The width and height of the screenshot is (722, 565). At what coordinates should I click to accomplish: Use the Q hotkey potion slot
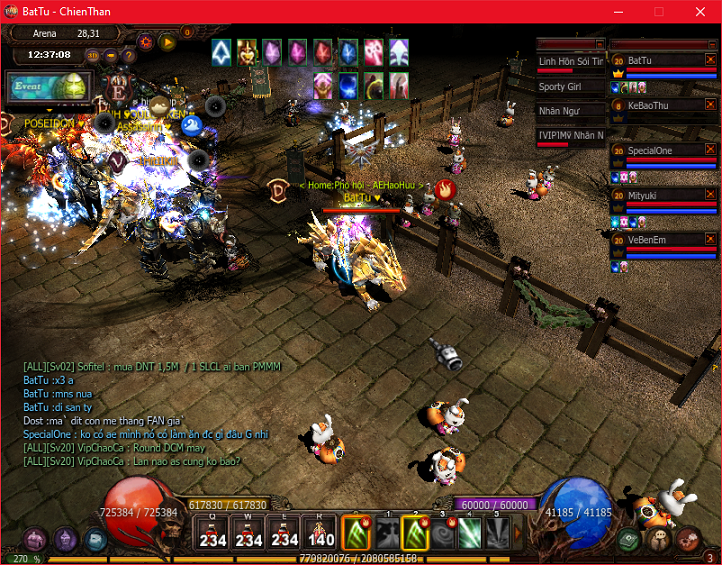[210, 532]
